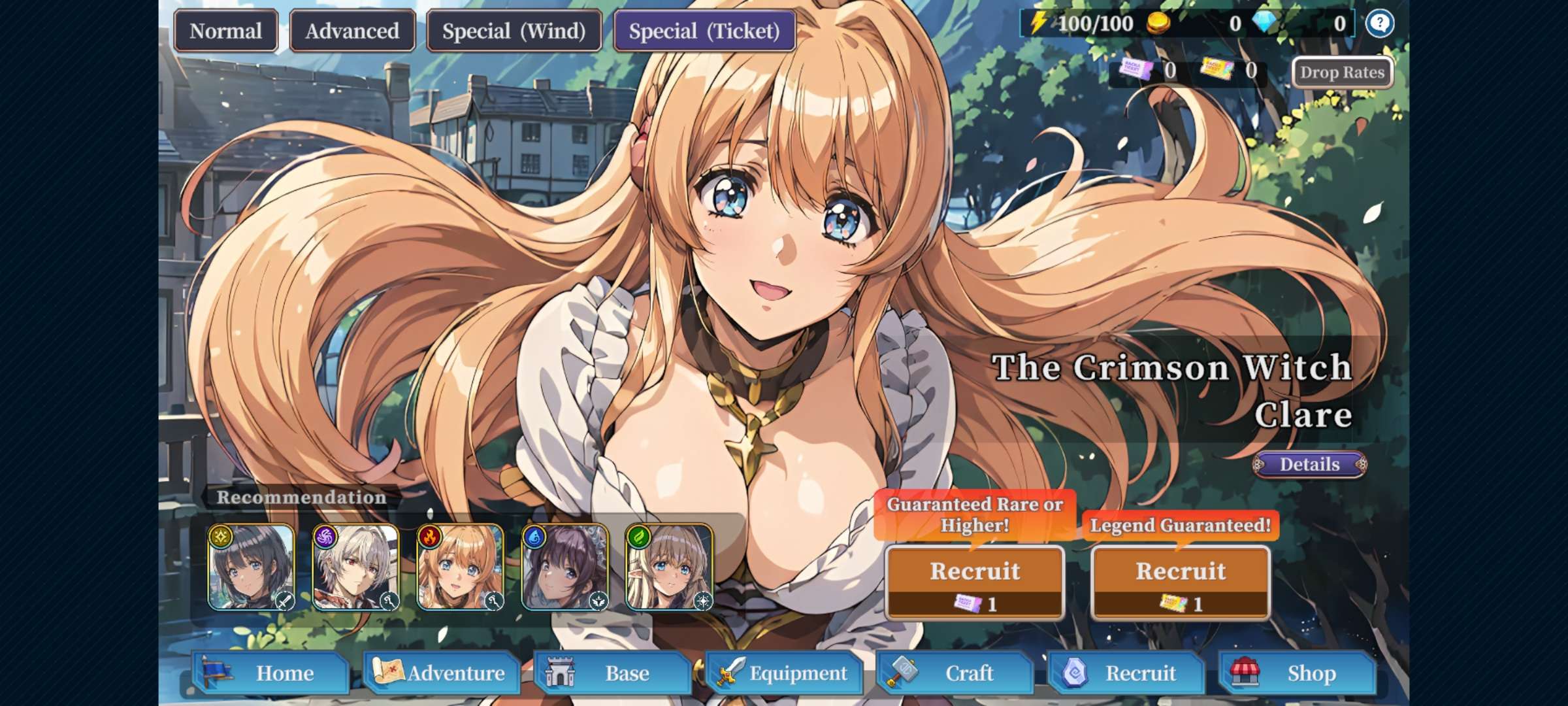This screenshot has height=706, width=1568.
Task: Choose the purple-haired water character portrait
Action: [x=565, y=567]
